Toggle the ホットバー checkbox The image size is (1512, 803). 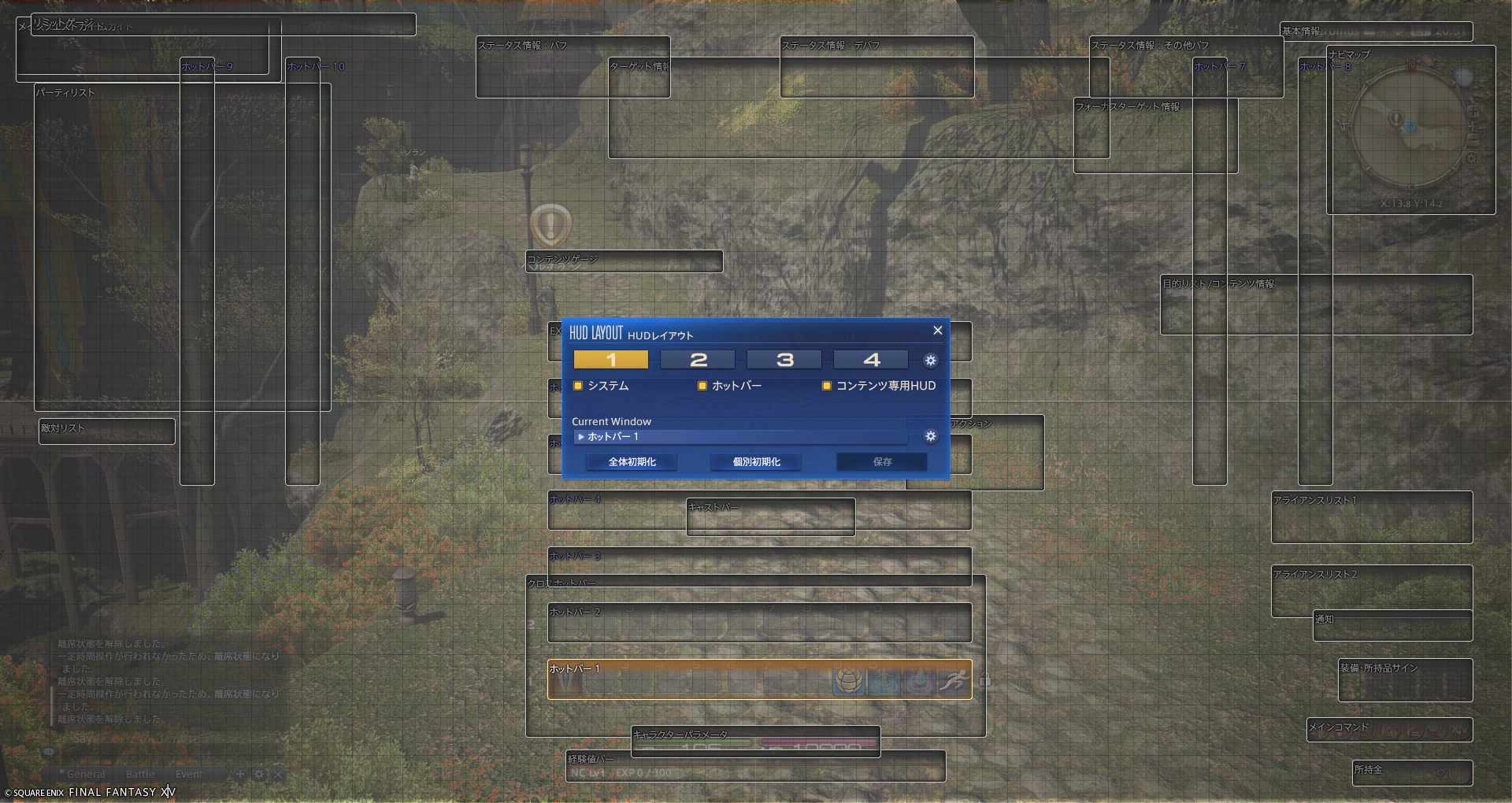pyautogui.click(x=702, y=386)
